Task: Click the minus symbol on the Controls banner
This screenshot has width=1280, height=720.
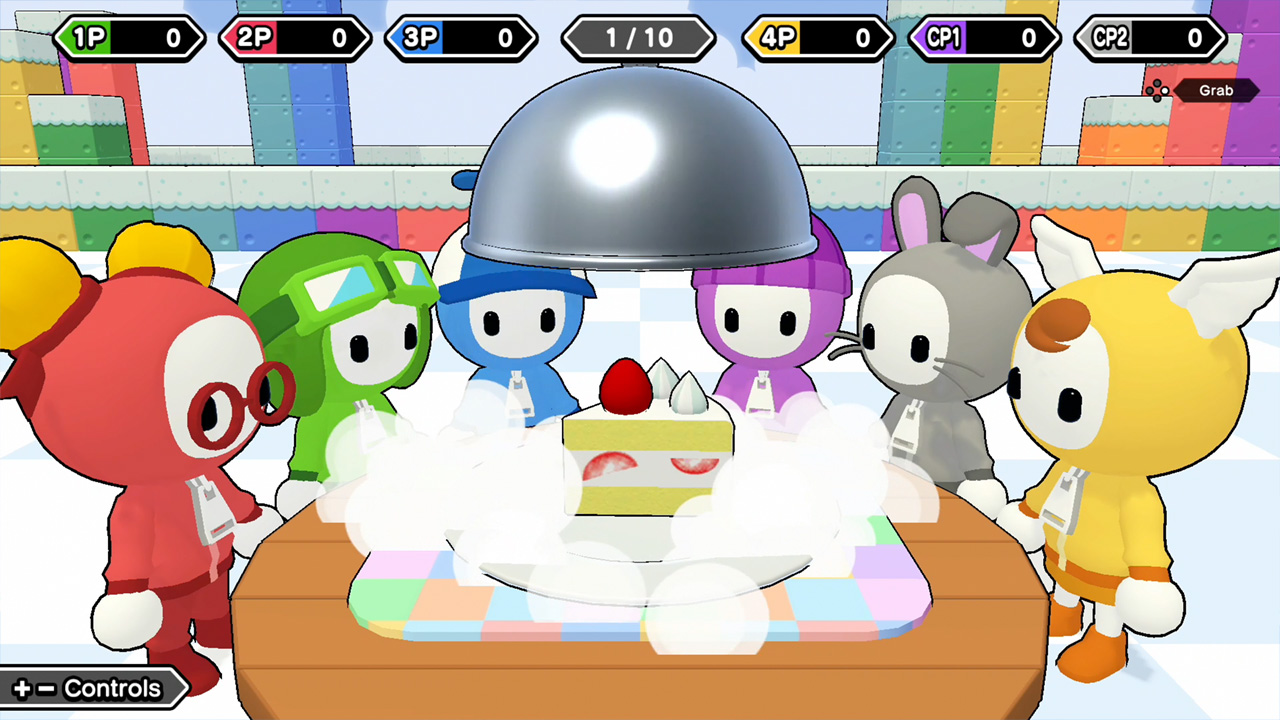Action: click(46, 688)
